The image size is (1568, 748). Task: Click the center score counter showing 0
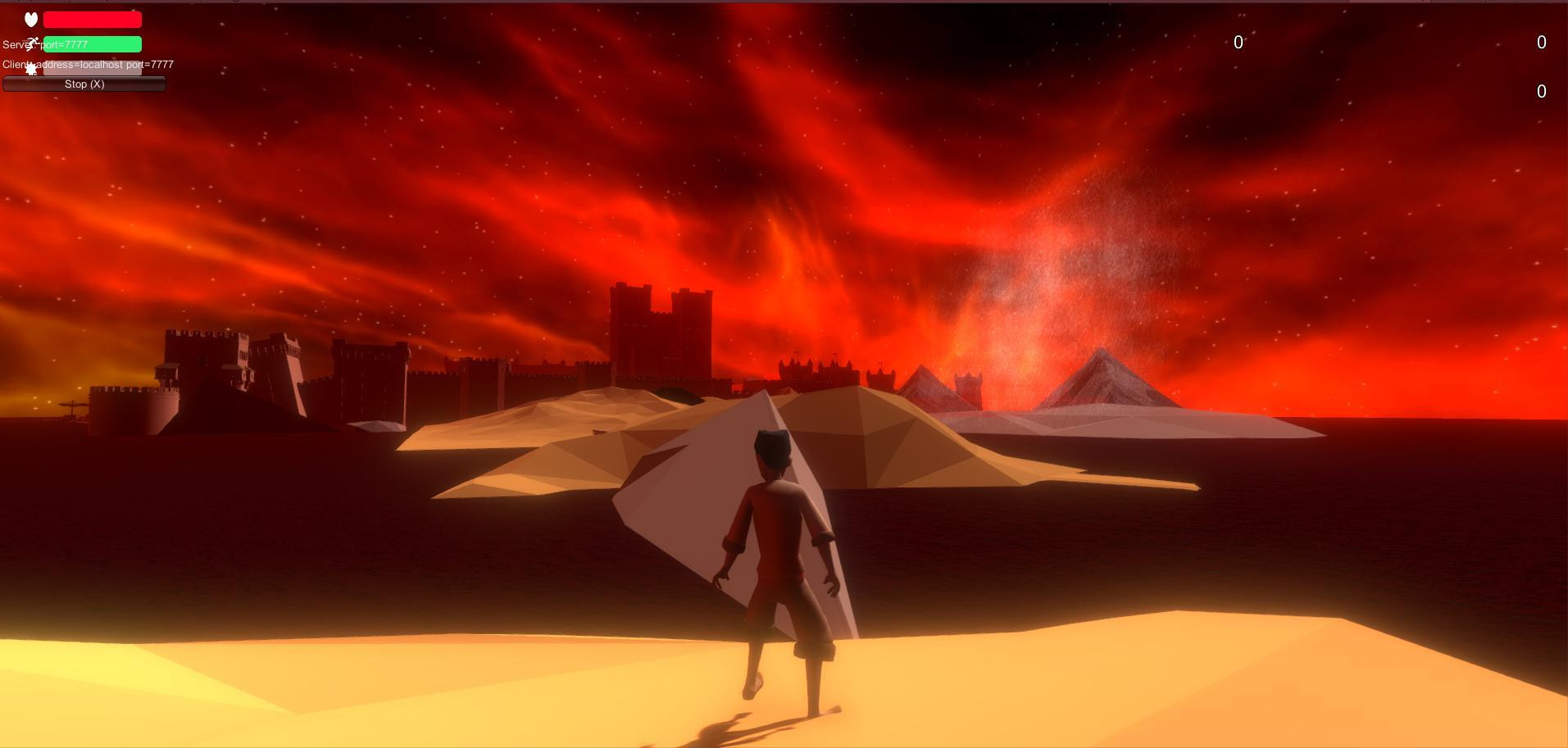click(x=1238, y=43)
